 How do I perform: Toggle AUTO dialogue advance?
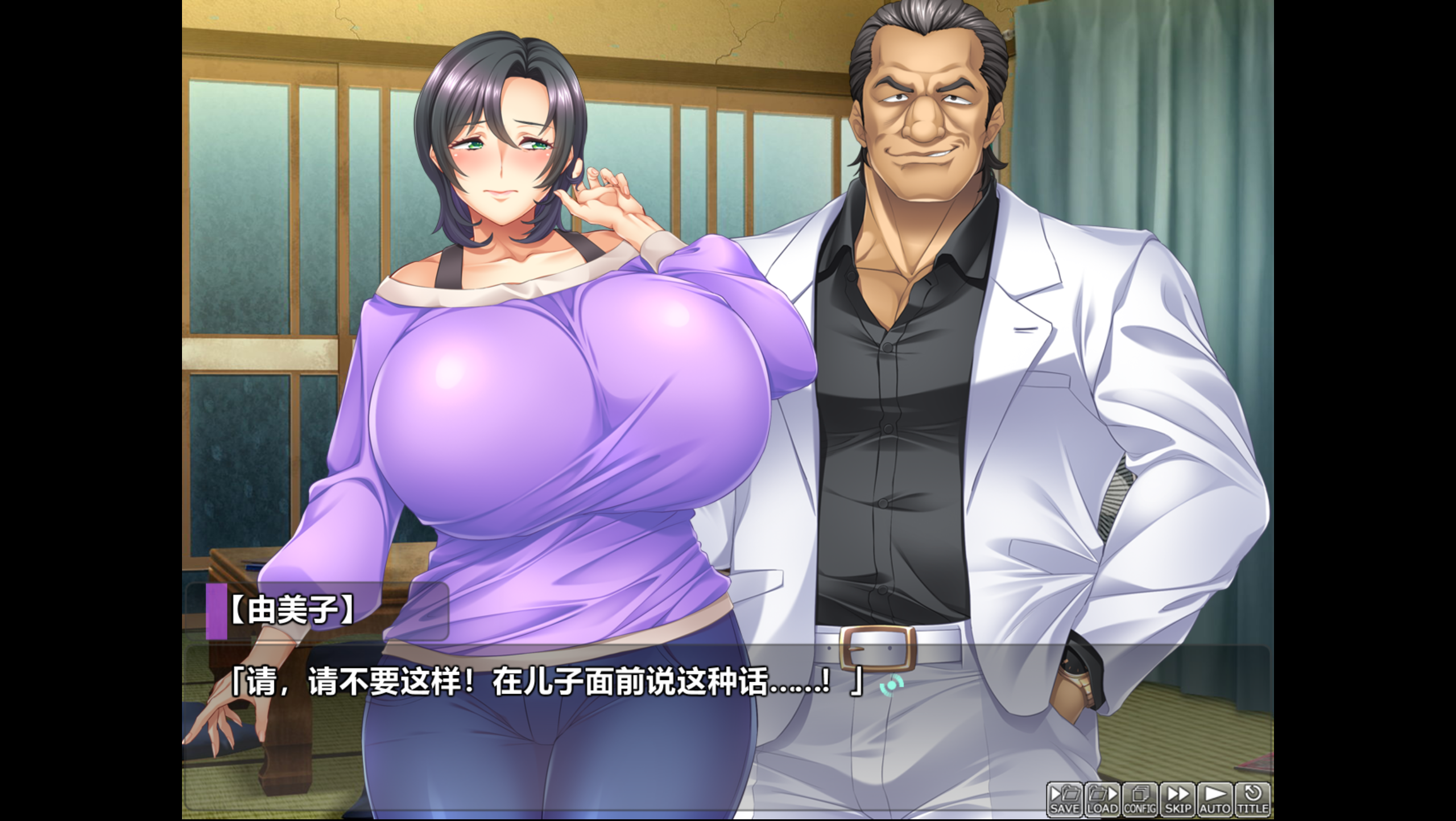click(1215, 799)
